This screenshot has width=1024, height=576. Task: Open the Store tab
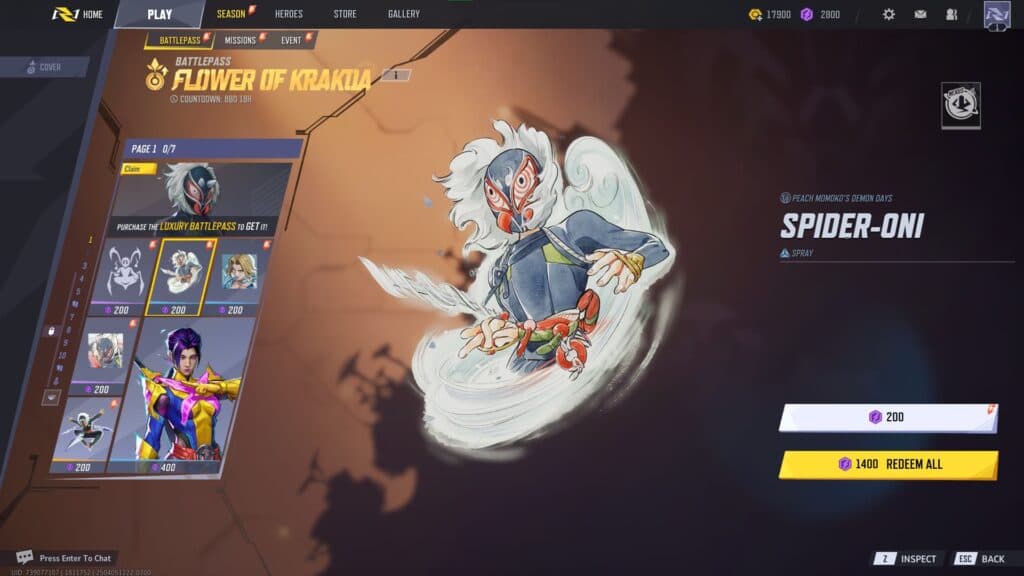coord(344,14)
